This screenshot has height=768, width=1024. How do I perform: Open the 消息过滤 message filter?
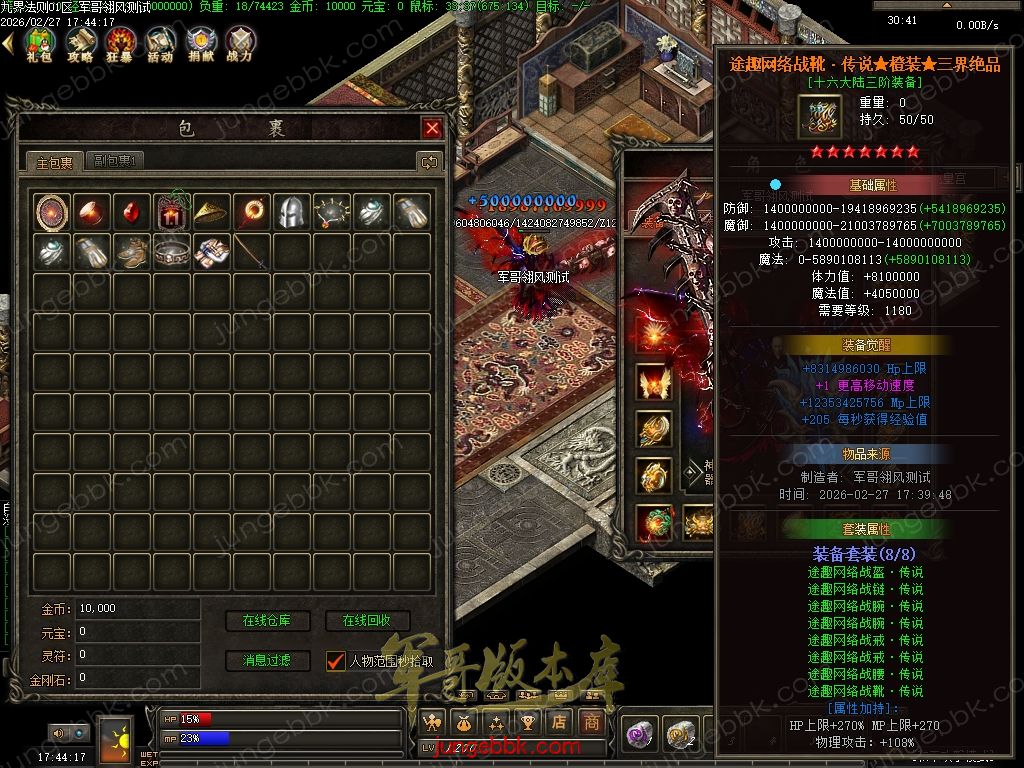point(267,660)
